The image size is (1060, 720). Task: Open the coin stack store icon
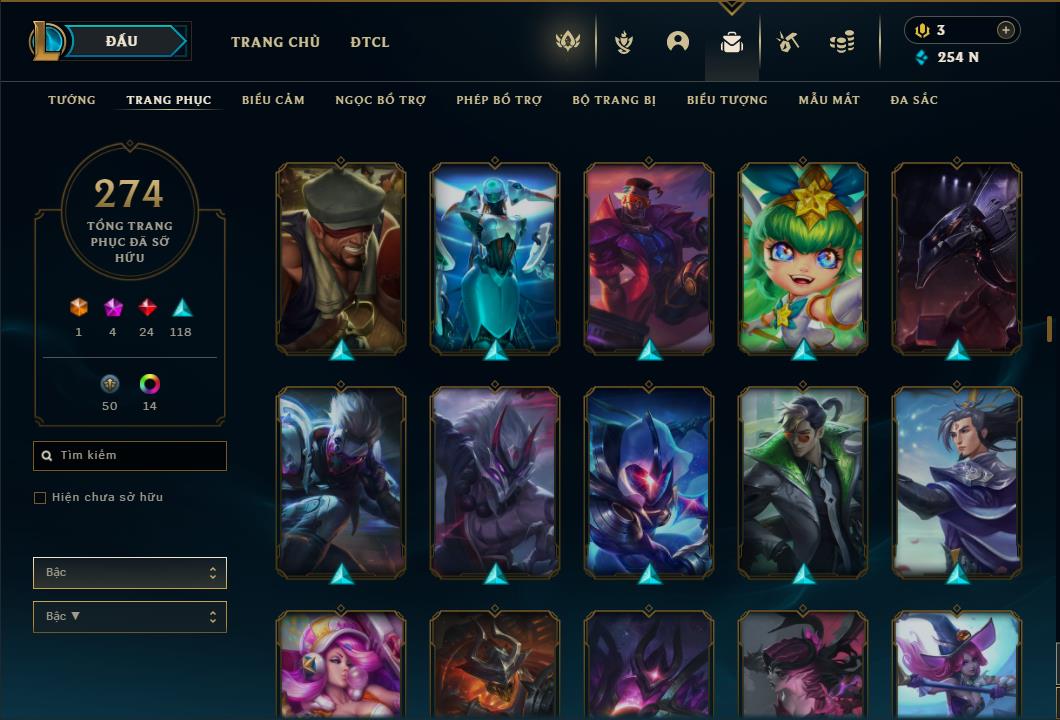[x=842, y=42]
